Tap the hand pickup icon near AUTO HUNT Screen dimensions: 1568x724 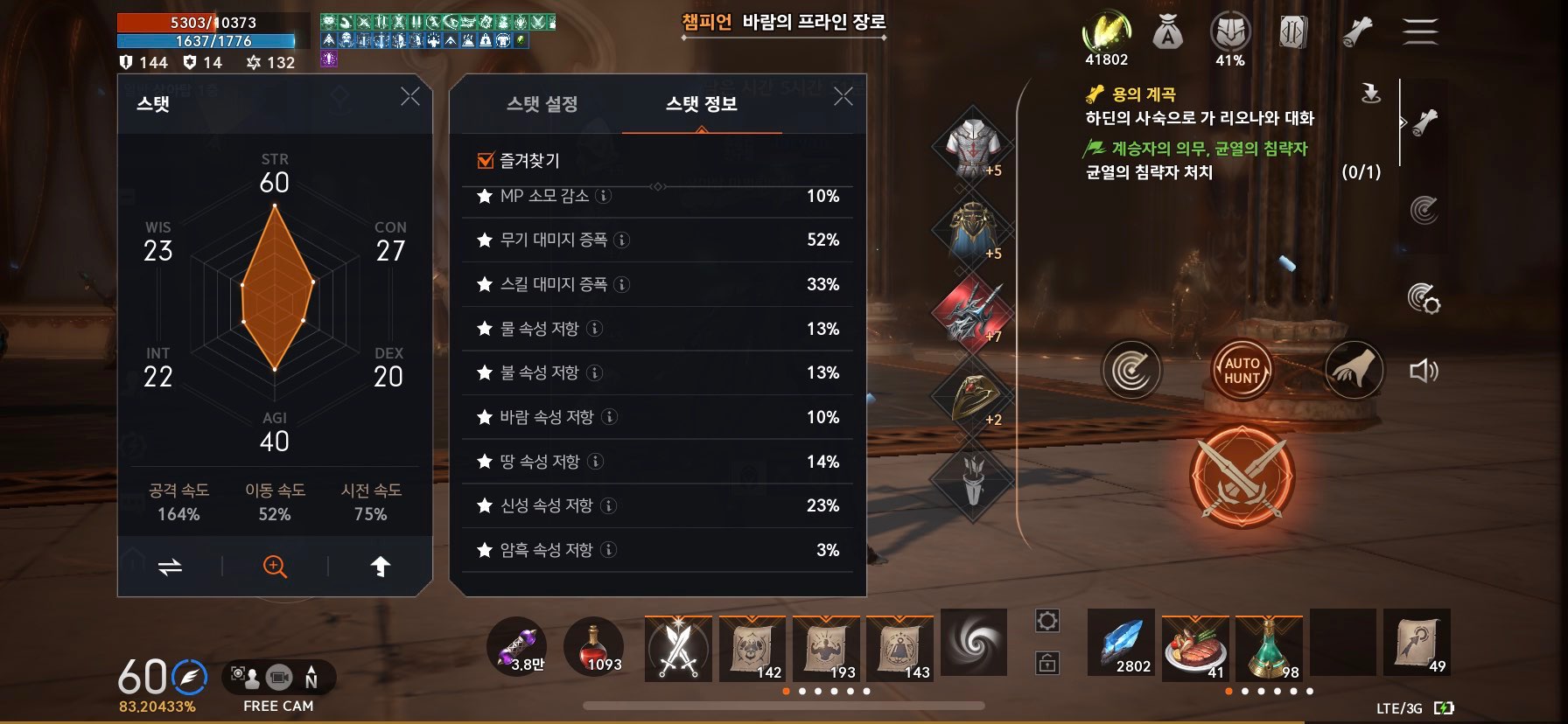1354,370
